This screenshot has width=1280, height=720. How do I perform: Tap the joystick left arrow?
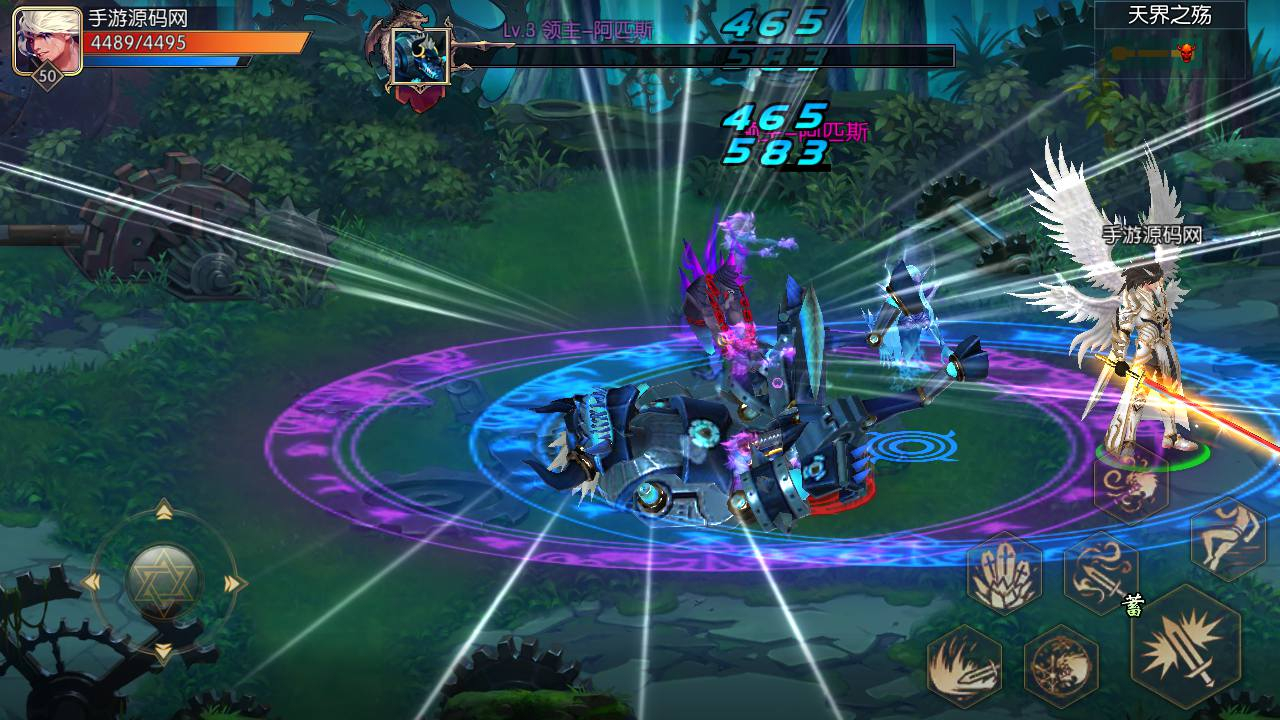point(91,583)
